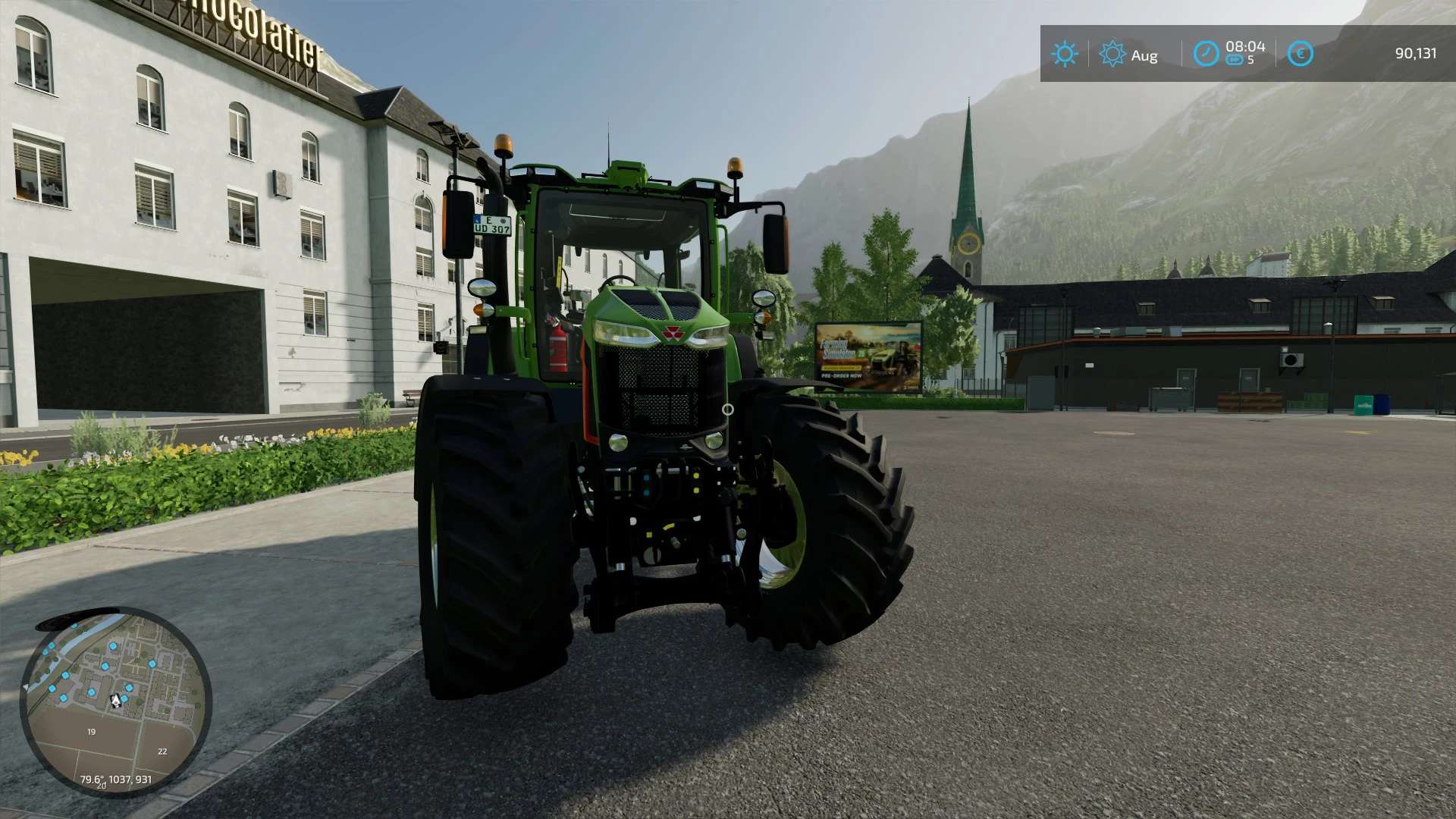Select the player marker on the minimap

tap(115, 701)
